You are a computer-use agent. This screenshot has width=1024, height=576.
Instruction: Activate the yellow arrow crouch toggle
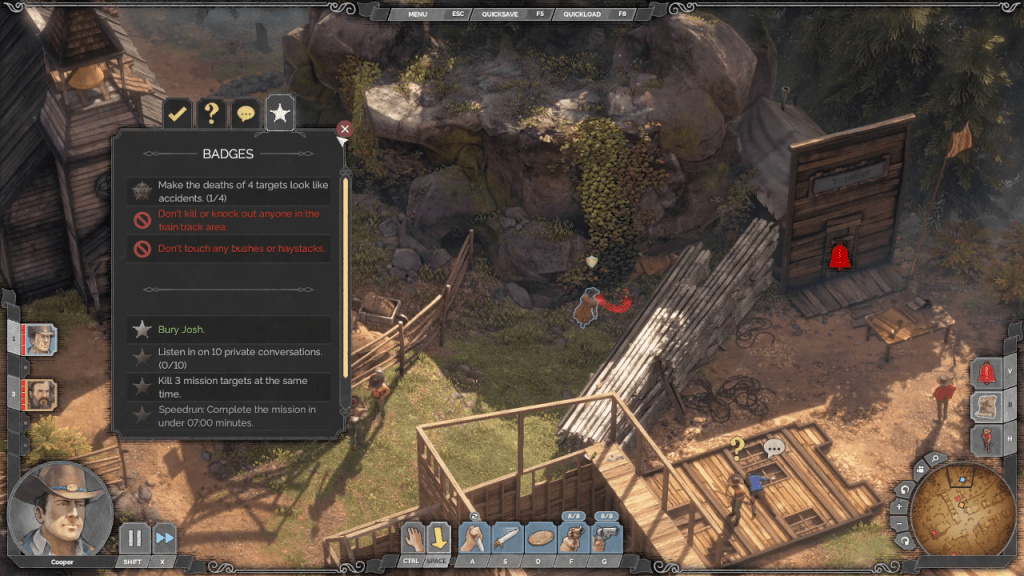coord(438,538)
